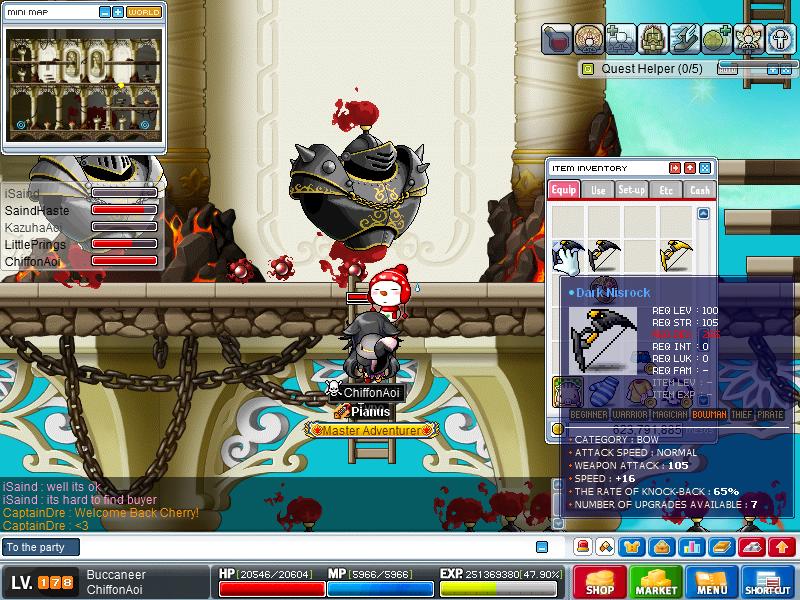Shrink the mini map with minus button
This screenshot has height=600, width=800.
tap(105, 13)
